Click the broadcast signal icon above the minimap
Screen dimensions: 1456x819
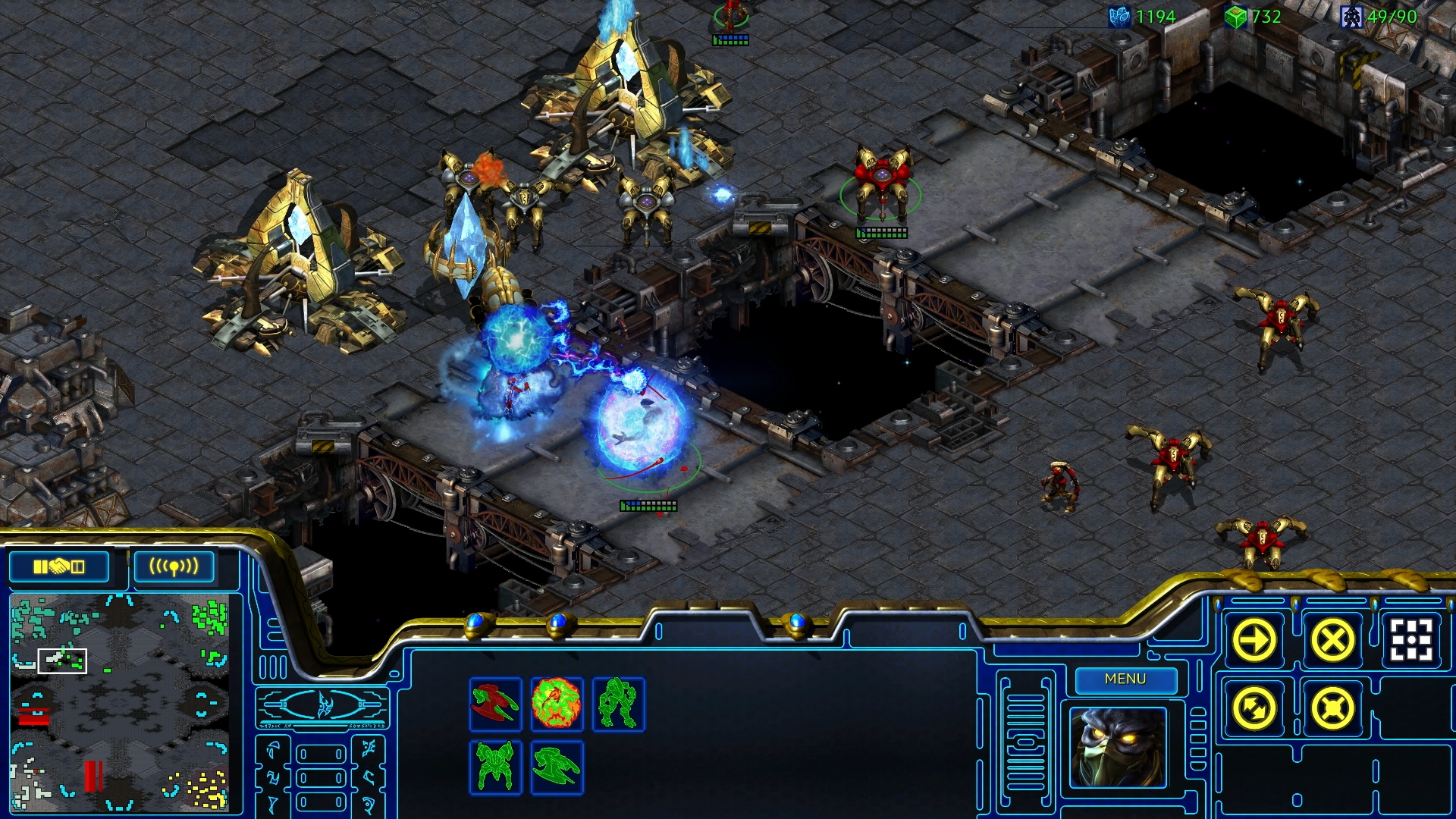tap(174, 565)
